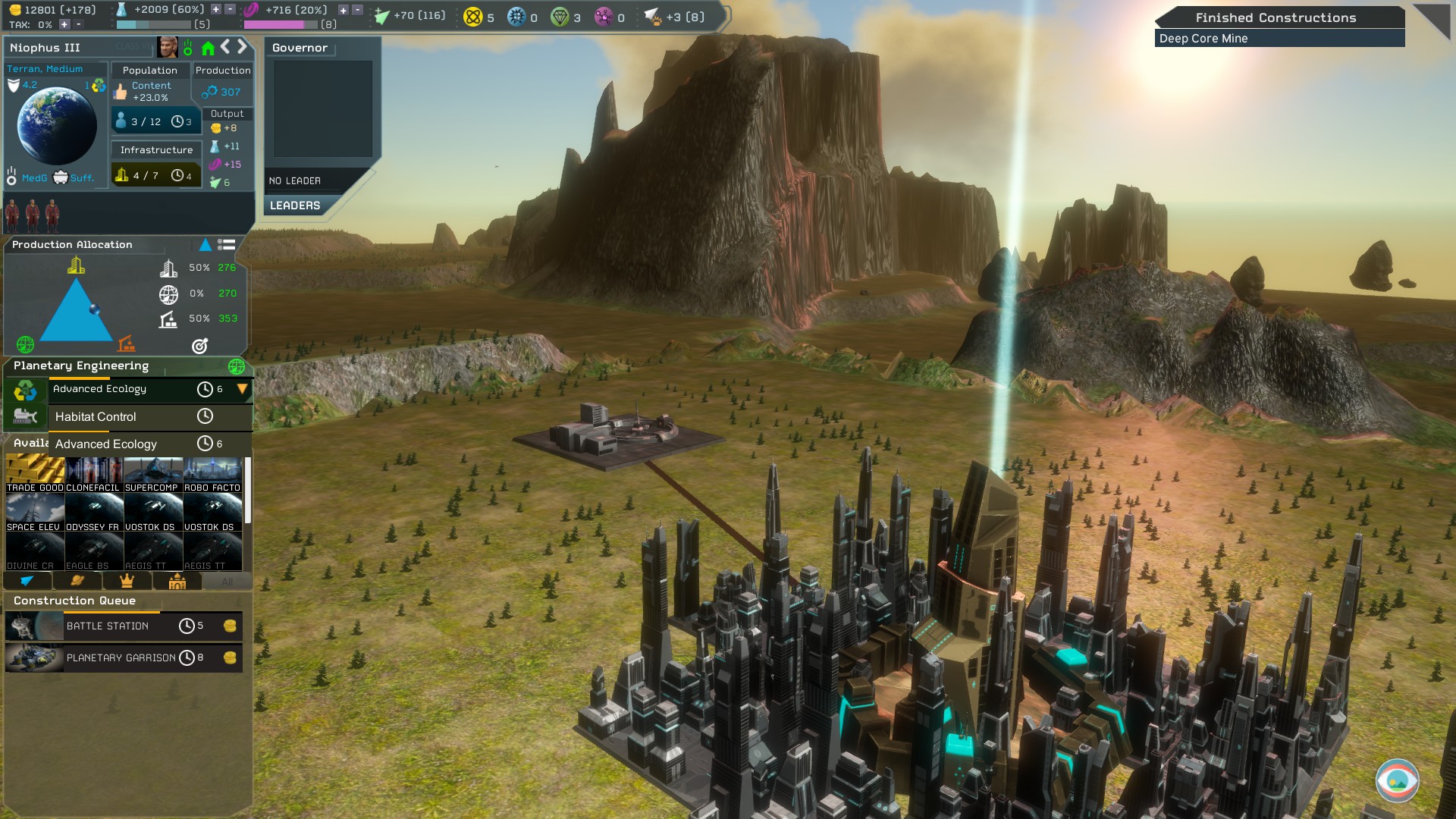The width and height of the screenshot is (1456, 819).
Task: Show the building filter tab
Action: (x=177, y=581)
